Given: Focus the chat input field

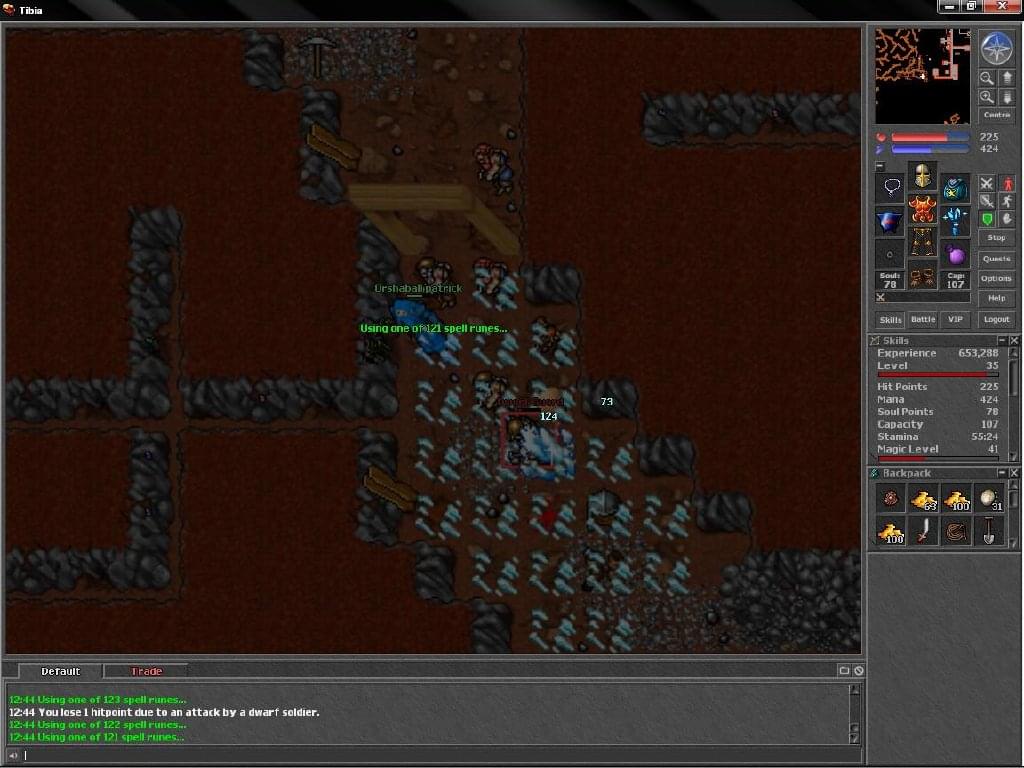Looking at the screenshot, I should click(x=430, y=755).
